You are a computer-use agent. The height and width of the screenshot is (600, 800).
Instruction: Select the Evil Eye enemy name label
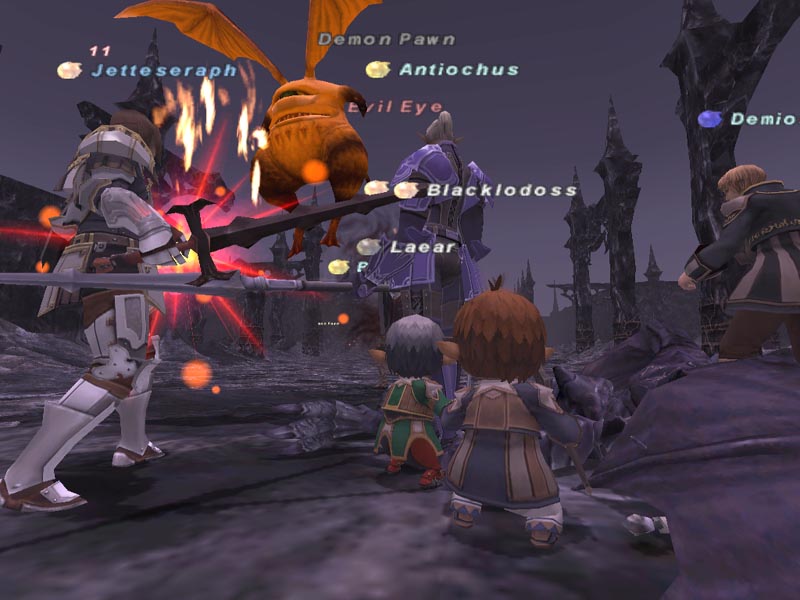(395, 107)
